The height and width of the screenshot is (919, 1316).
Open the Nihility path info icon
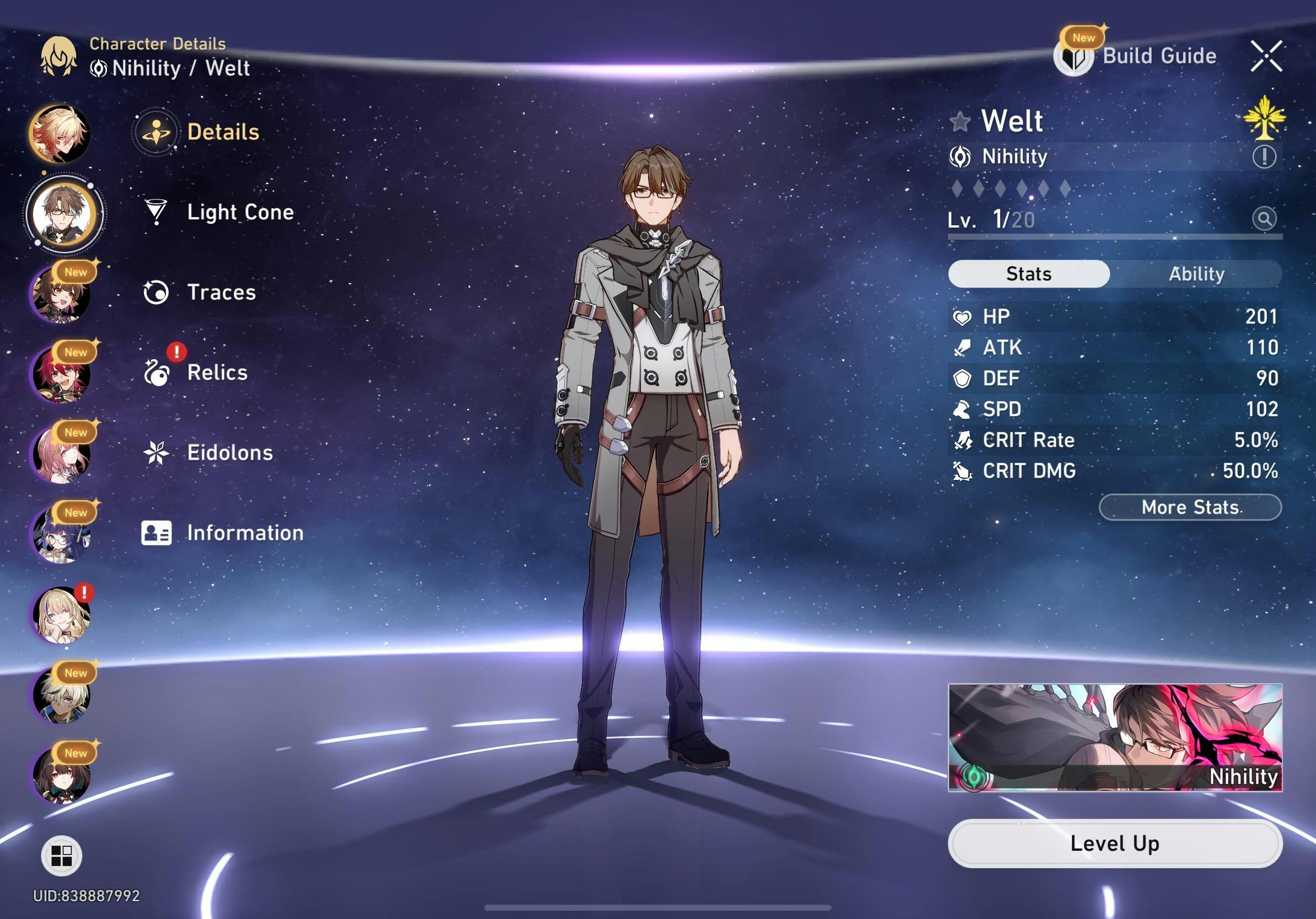tap(1264, 156)
